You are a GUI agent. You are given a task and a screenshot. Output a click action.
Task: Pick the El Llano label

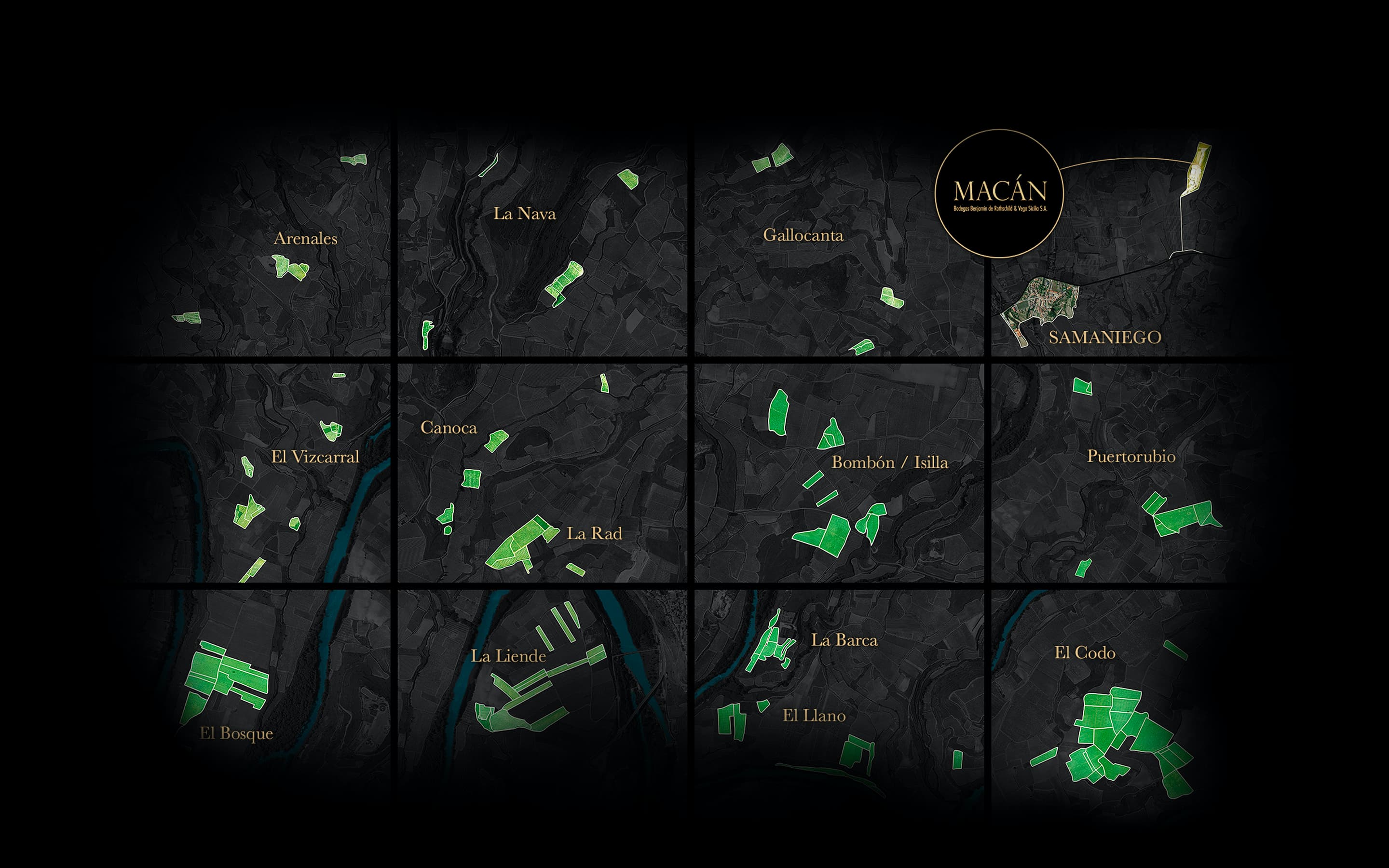tap(814, 715)
